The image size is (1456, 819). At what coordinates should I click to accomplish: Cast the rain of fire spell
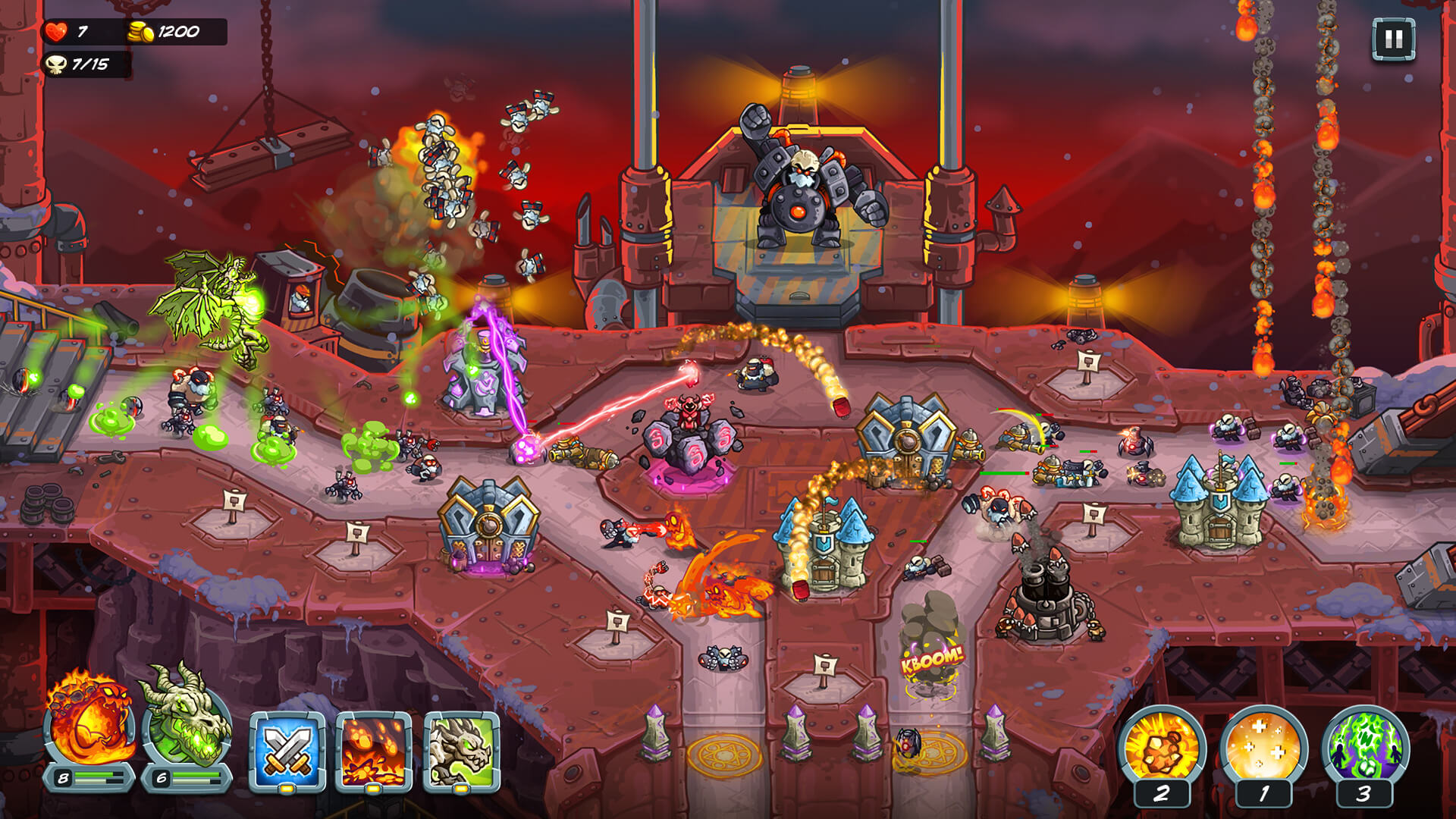374,751
